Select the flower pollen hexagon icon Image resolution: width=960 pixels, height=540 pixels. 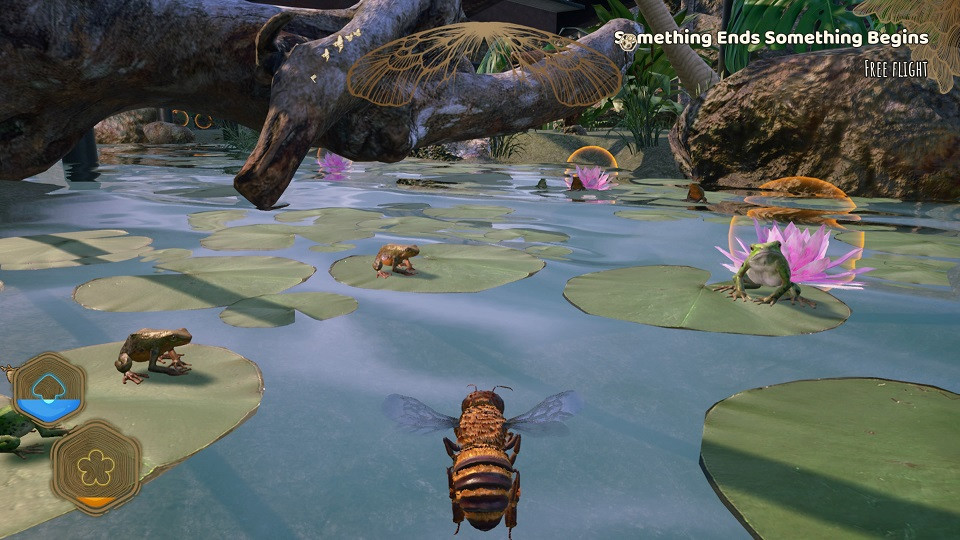(96, 466)
